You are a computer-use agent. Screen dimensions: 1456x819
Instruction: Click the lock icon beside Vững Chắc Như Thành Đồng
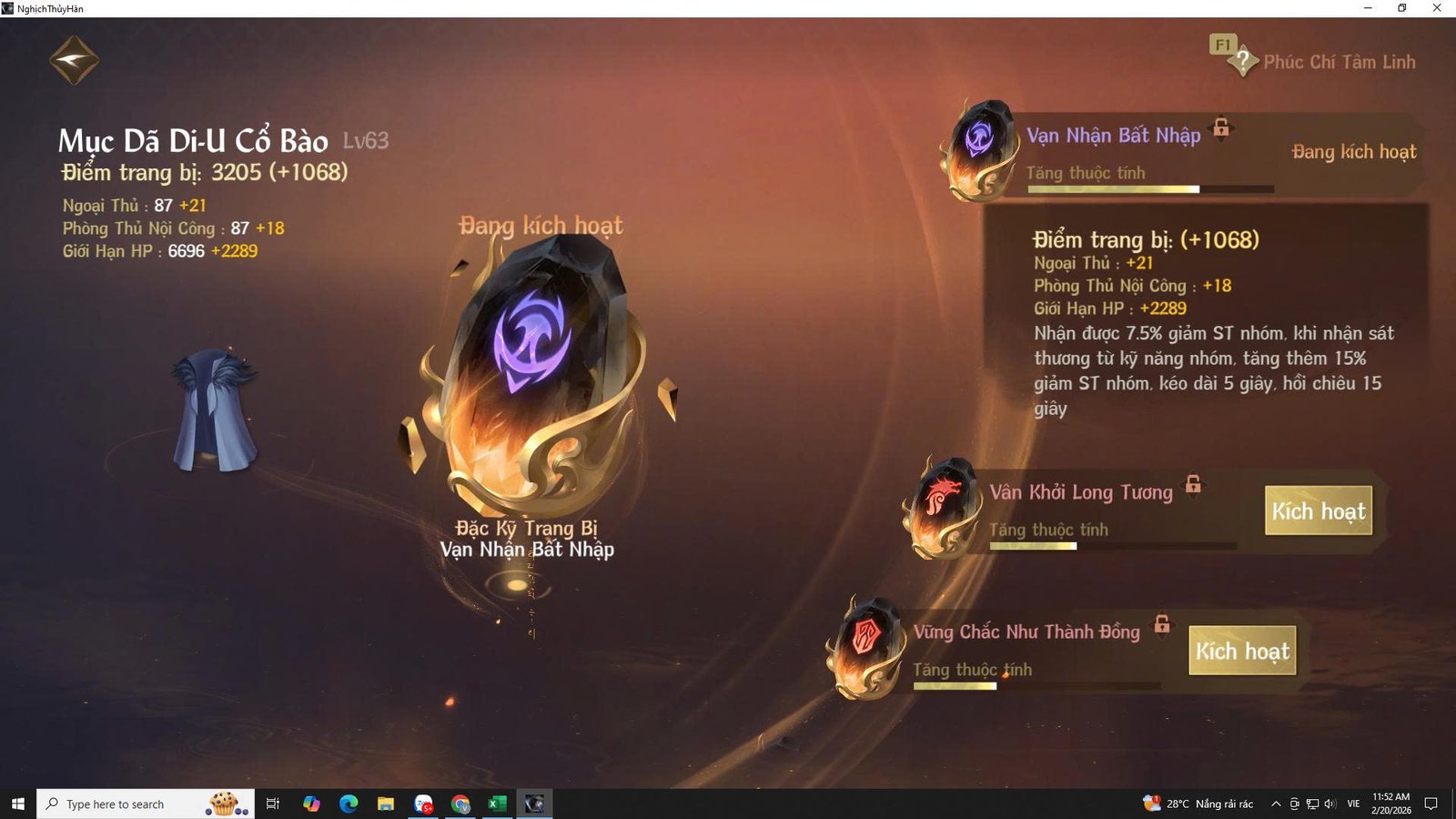1161,626
